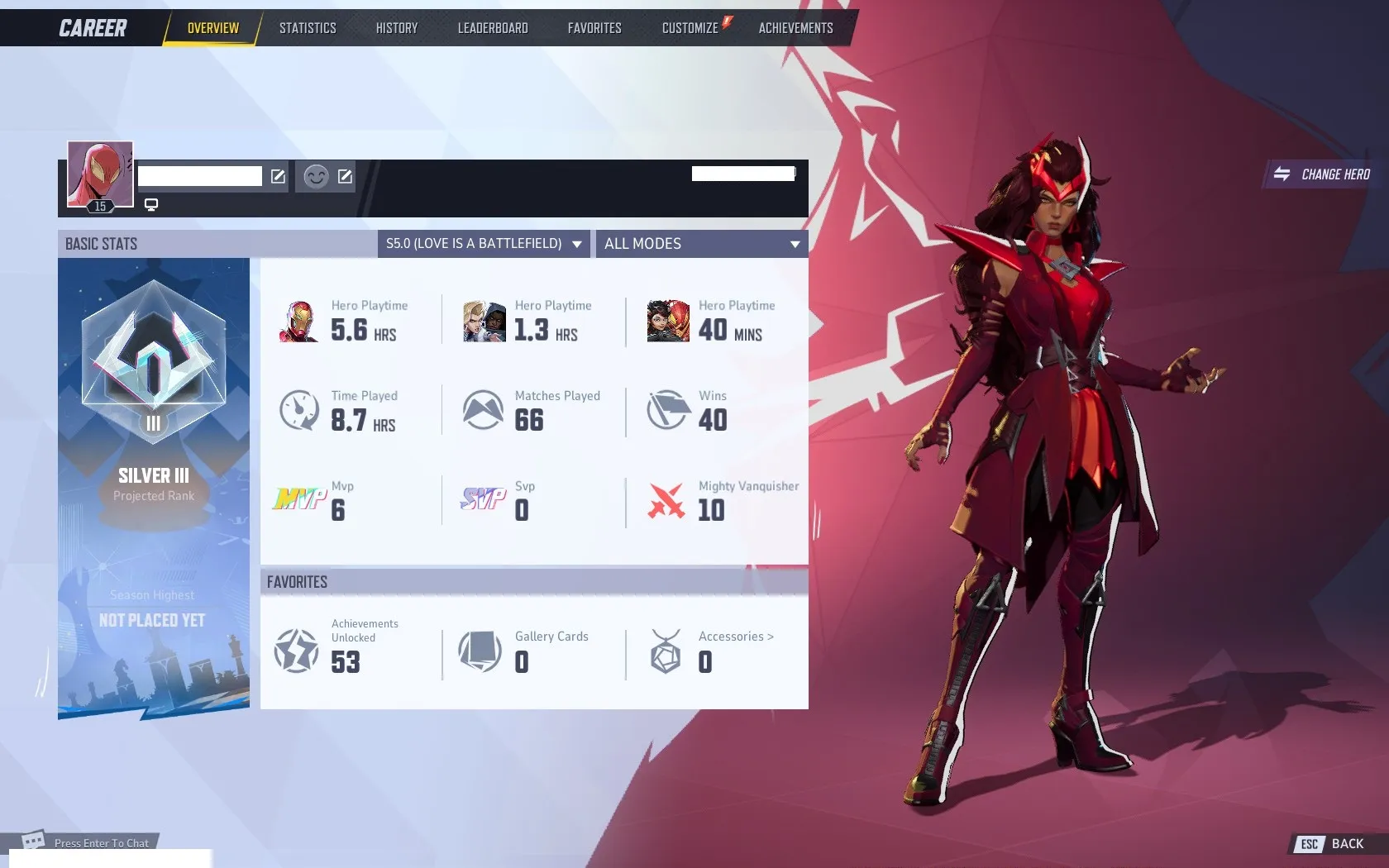Click the emoji mood status icon
Screen dimensions: 1389x868
click(x=314, y=176)
